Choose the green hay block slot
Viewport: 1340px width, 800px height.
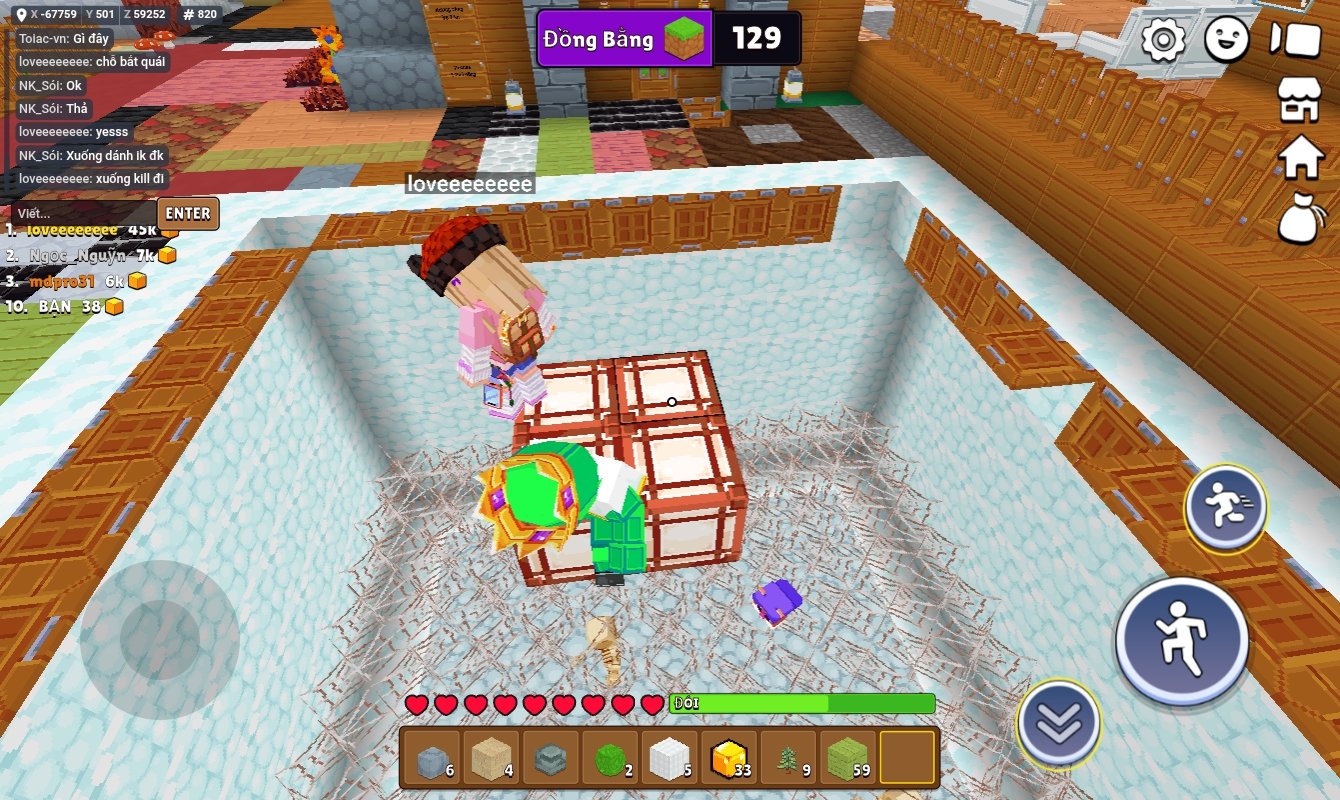[x=848, y=757]
